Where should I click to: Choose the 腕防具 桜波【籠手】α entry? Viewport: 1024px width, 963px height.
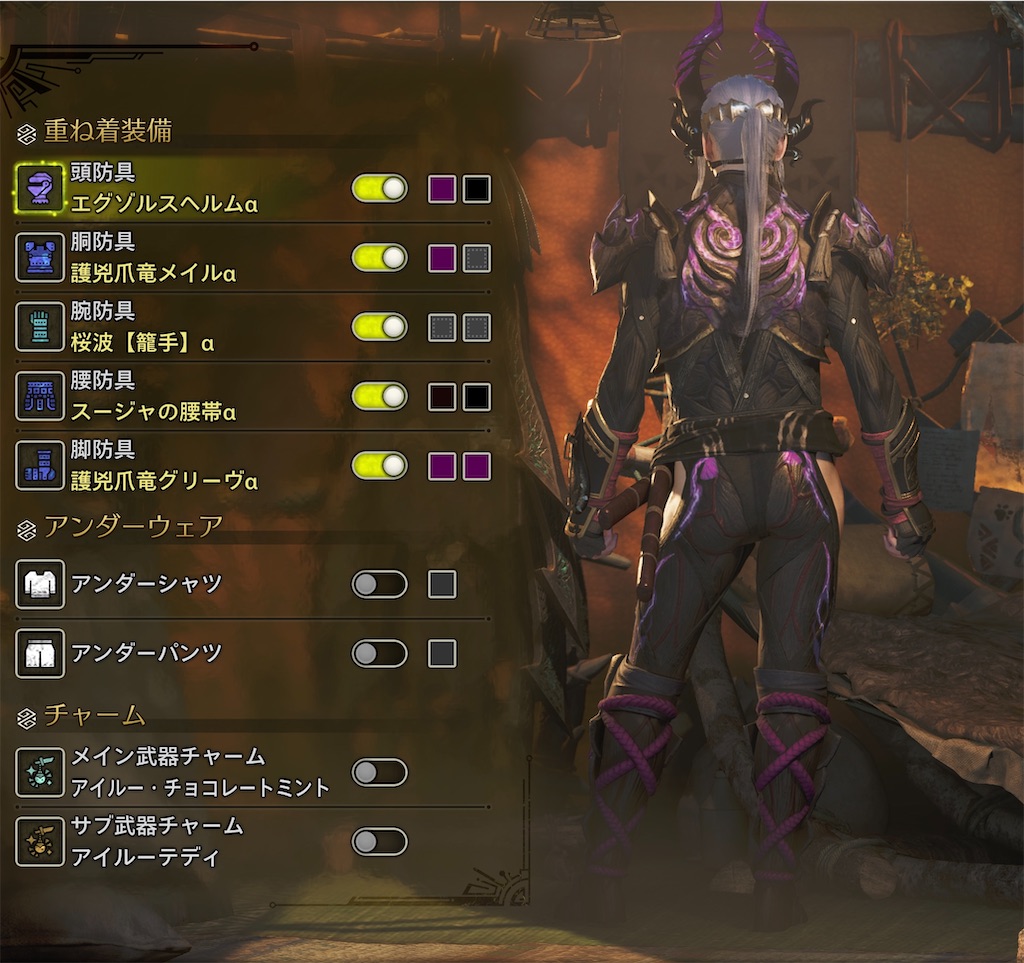point(143,328)
